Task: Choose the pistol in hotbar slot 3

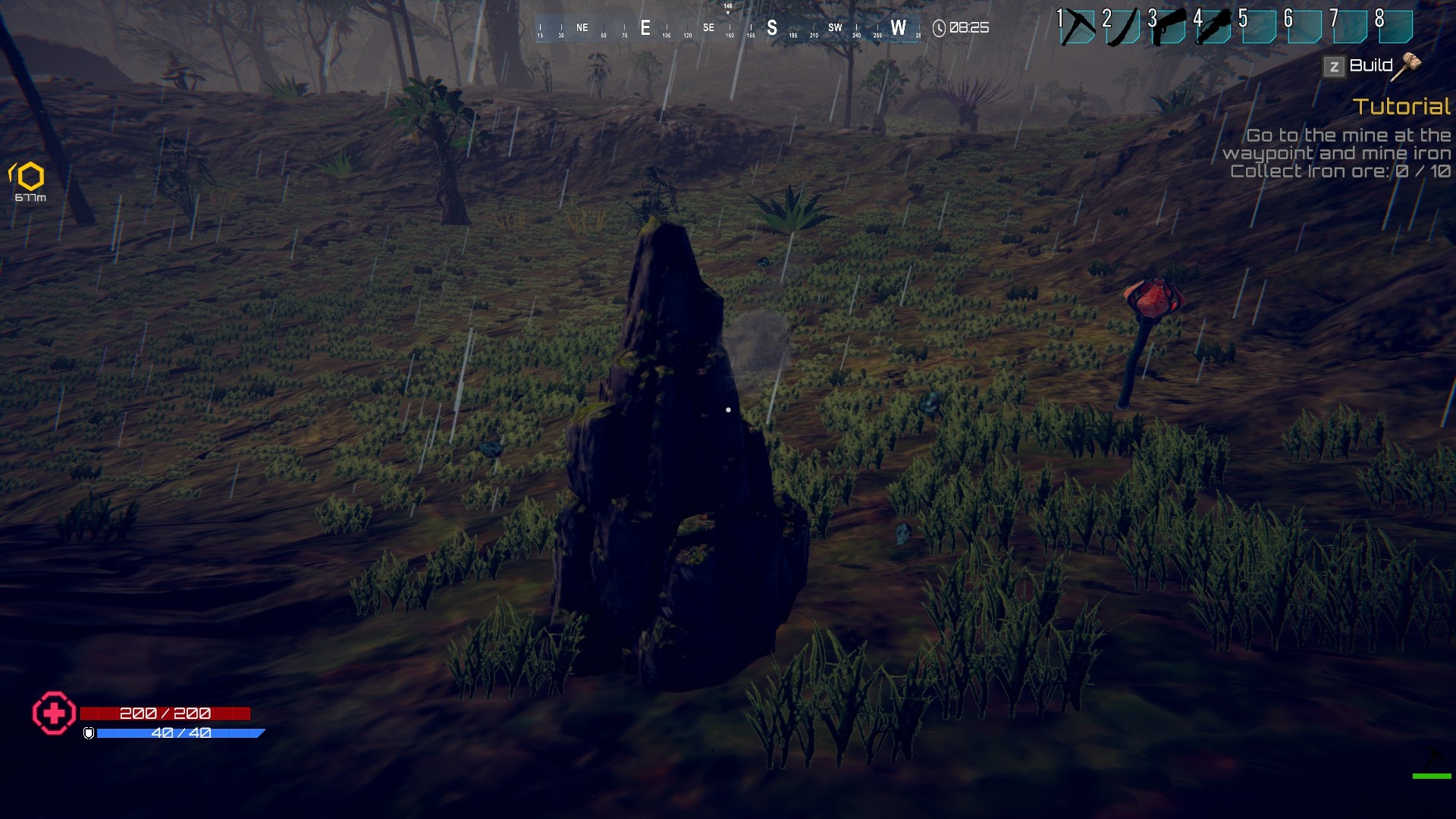Action: [x=1169, y=28]
